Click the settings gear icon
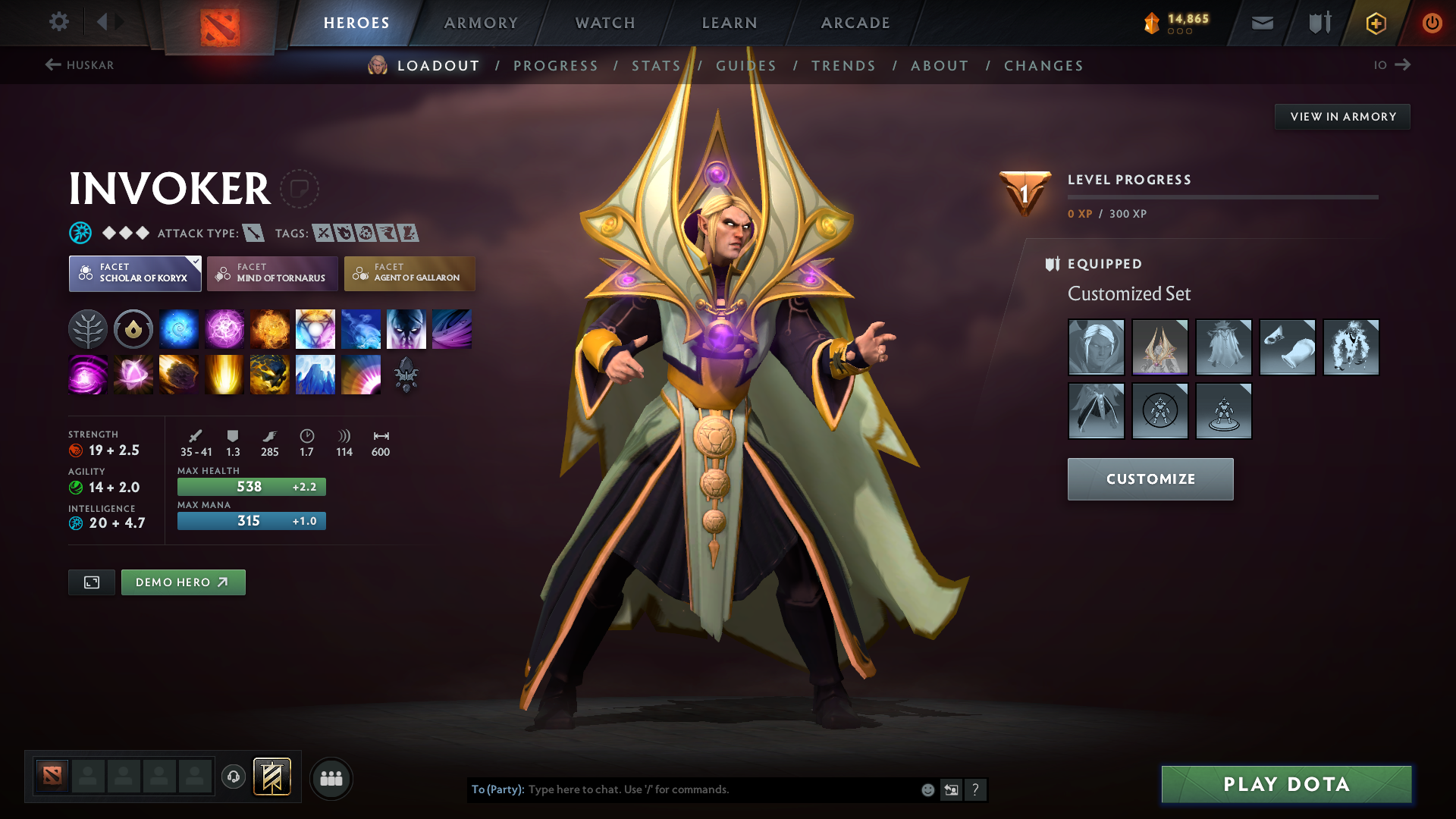The height and width of the screenshot is (819, 1456). [59, 22]
